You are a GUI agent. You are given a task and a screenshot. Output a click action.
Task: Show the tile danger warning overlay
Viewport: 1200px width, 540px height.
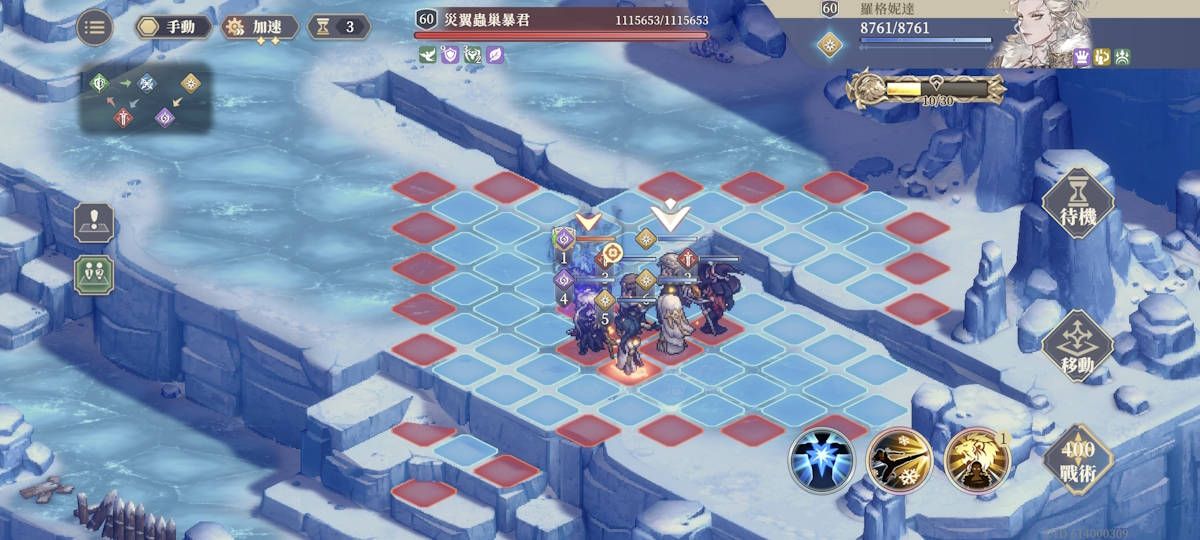click(94, 222)
